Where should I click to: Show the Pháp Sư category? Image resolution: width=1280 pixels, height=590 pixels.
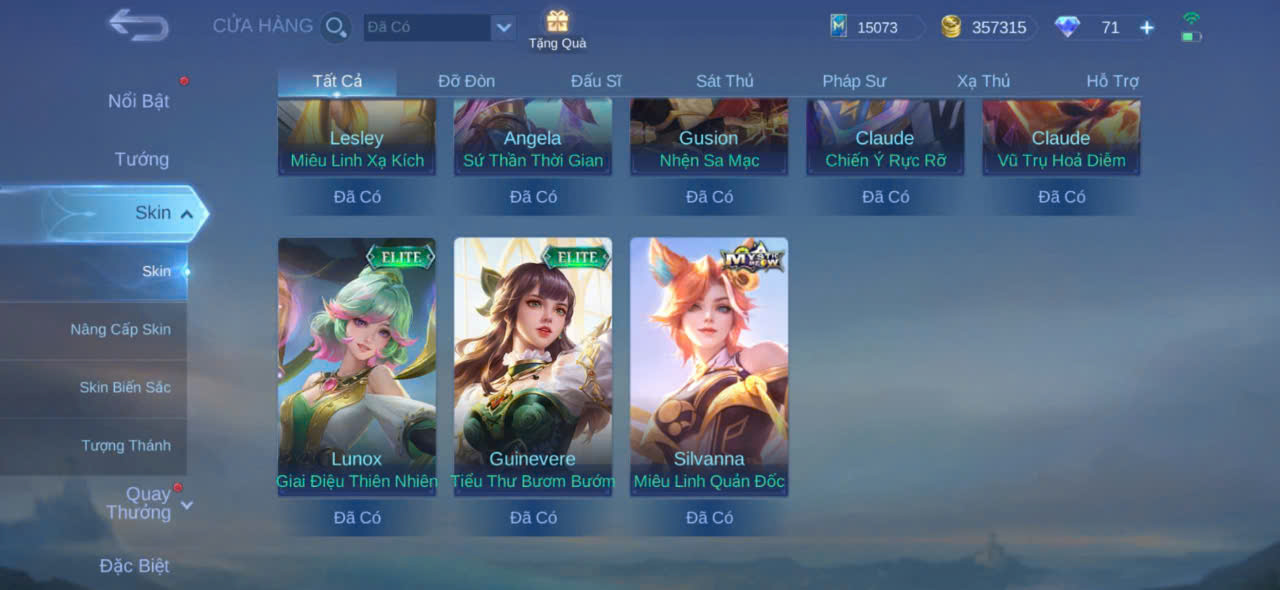854,81
